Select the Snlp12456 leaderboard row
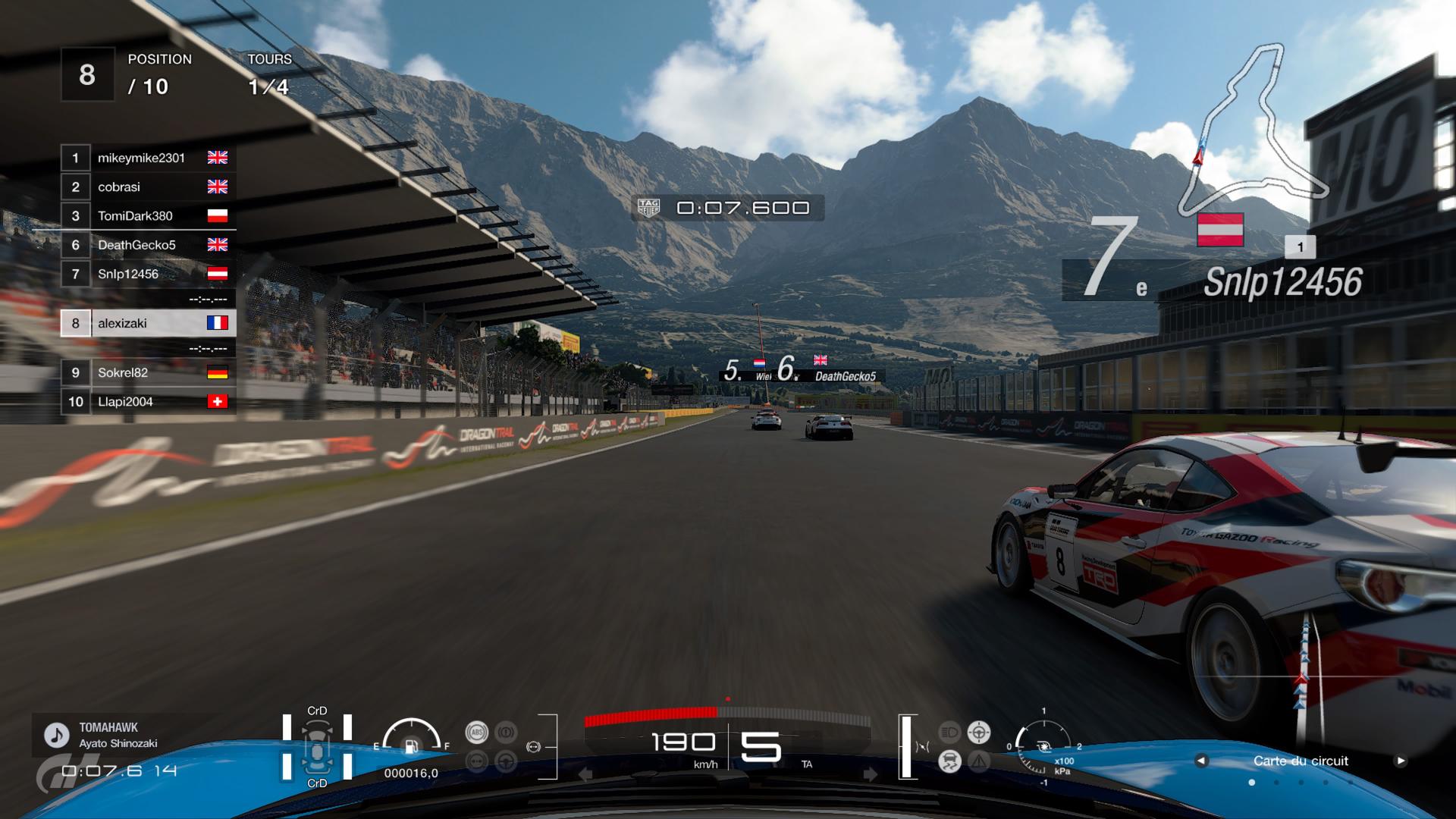The width and height of the screenshot is (1456, 819). [x=149, y=274]
